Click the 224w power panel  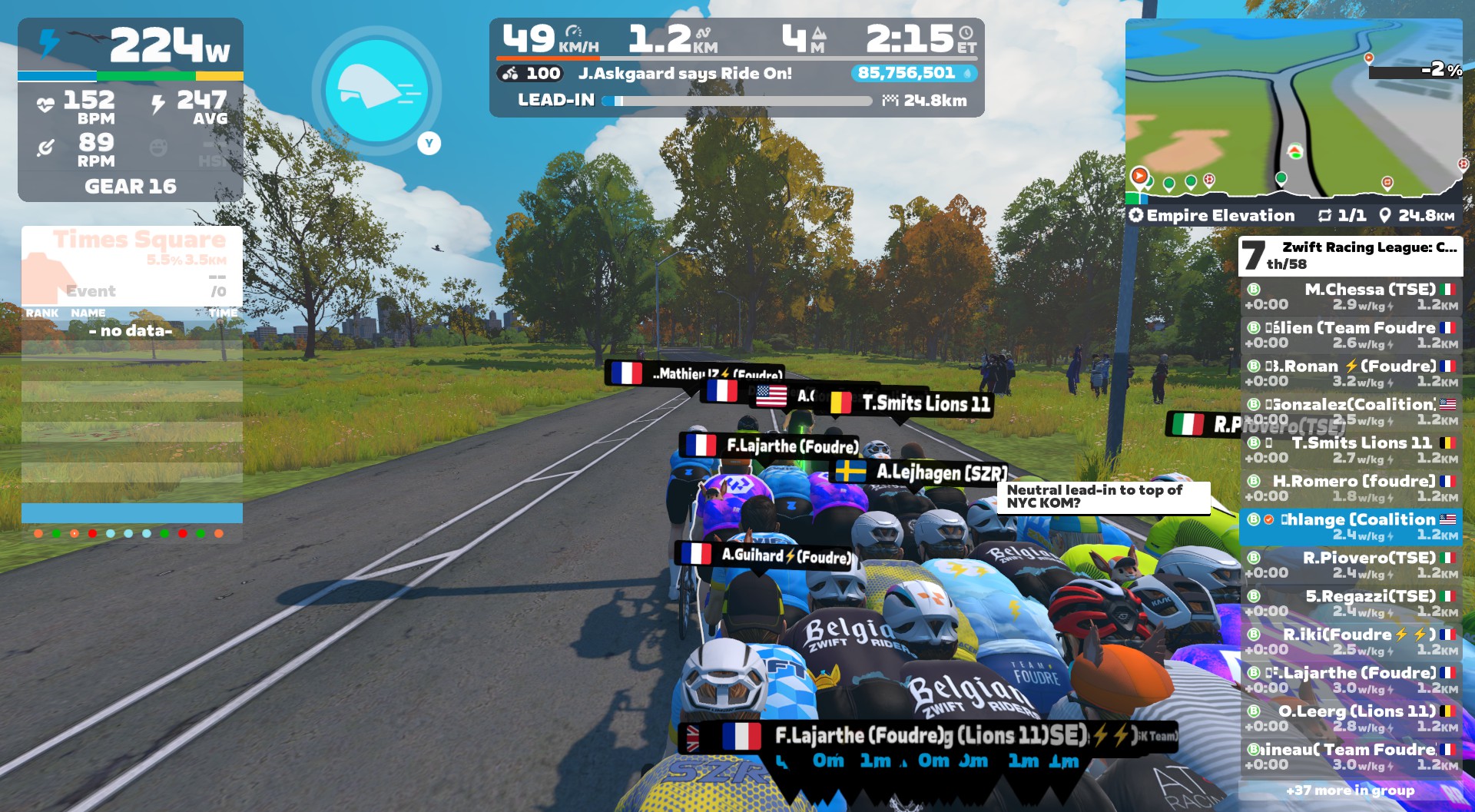click(131, 46)
